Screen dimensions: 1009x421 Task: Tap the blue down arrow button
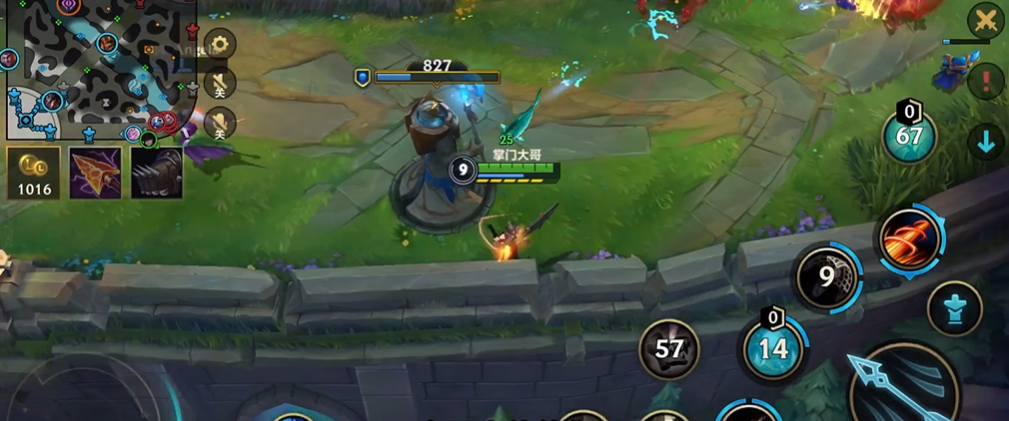[986, 142]
